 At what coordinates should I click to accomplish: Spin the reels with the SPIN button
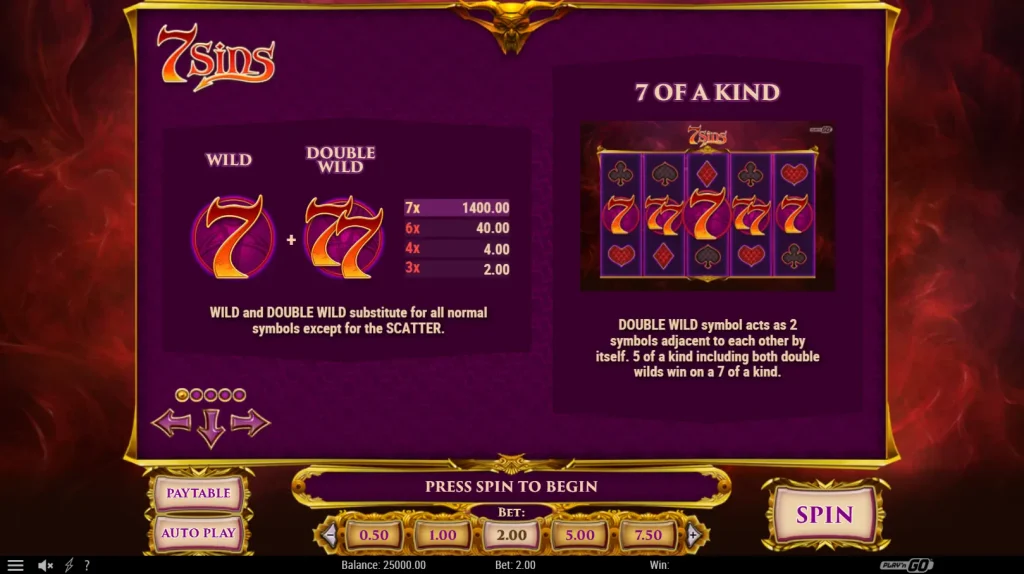pyautogui.click(x=824, y=515)
